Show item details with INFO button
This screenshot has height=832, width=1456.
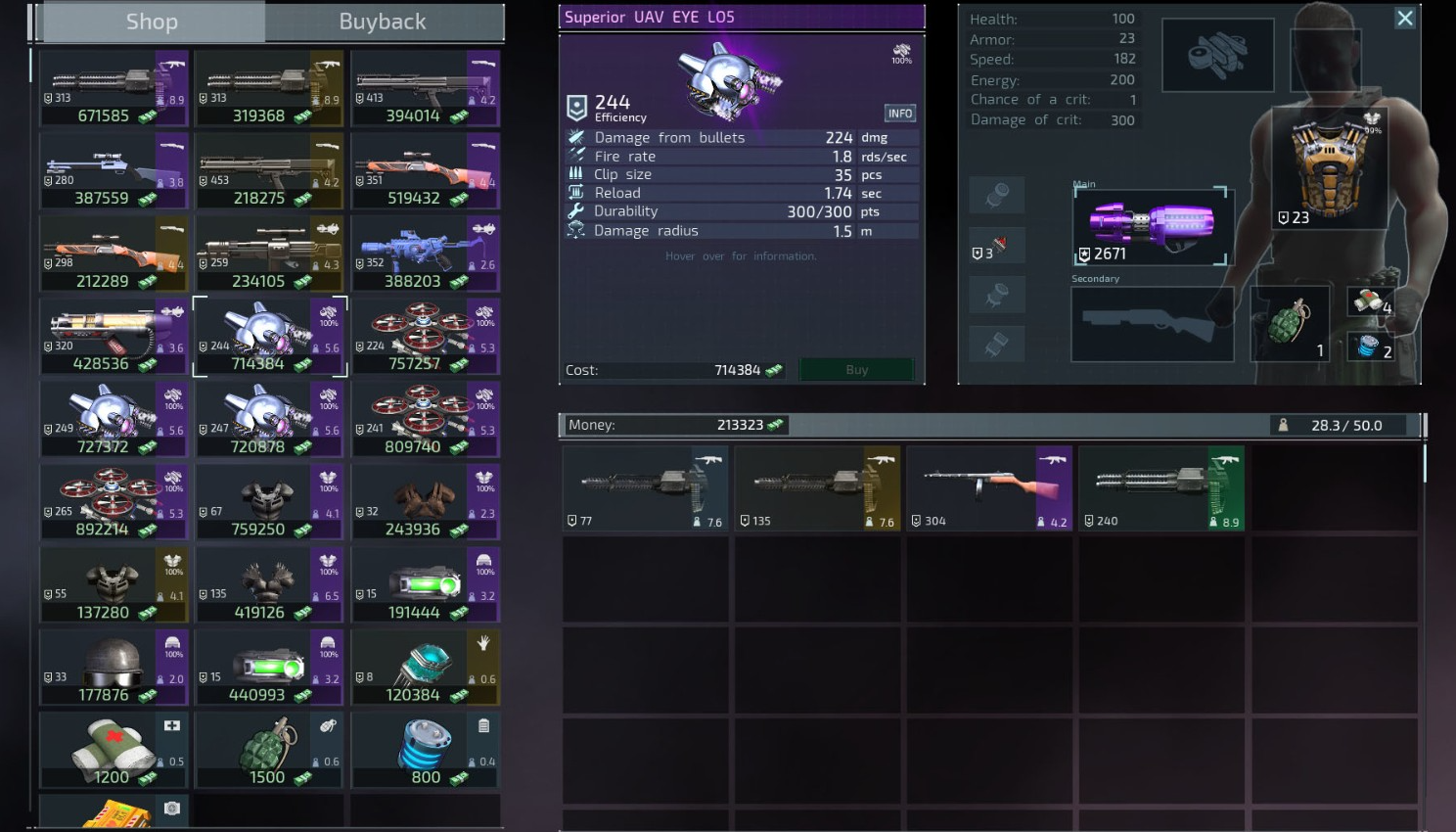tap(899, 114)
